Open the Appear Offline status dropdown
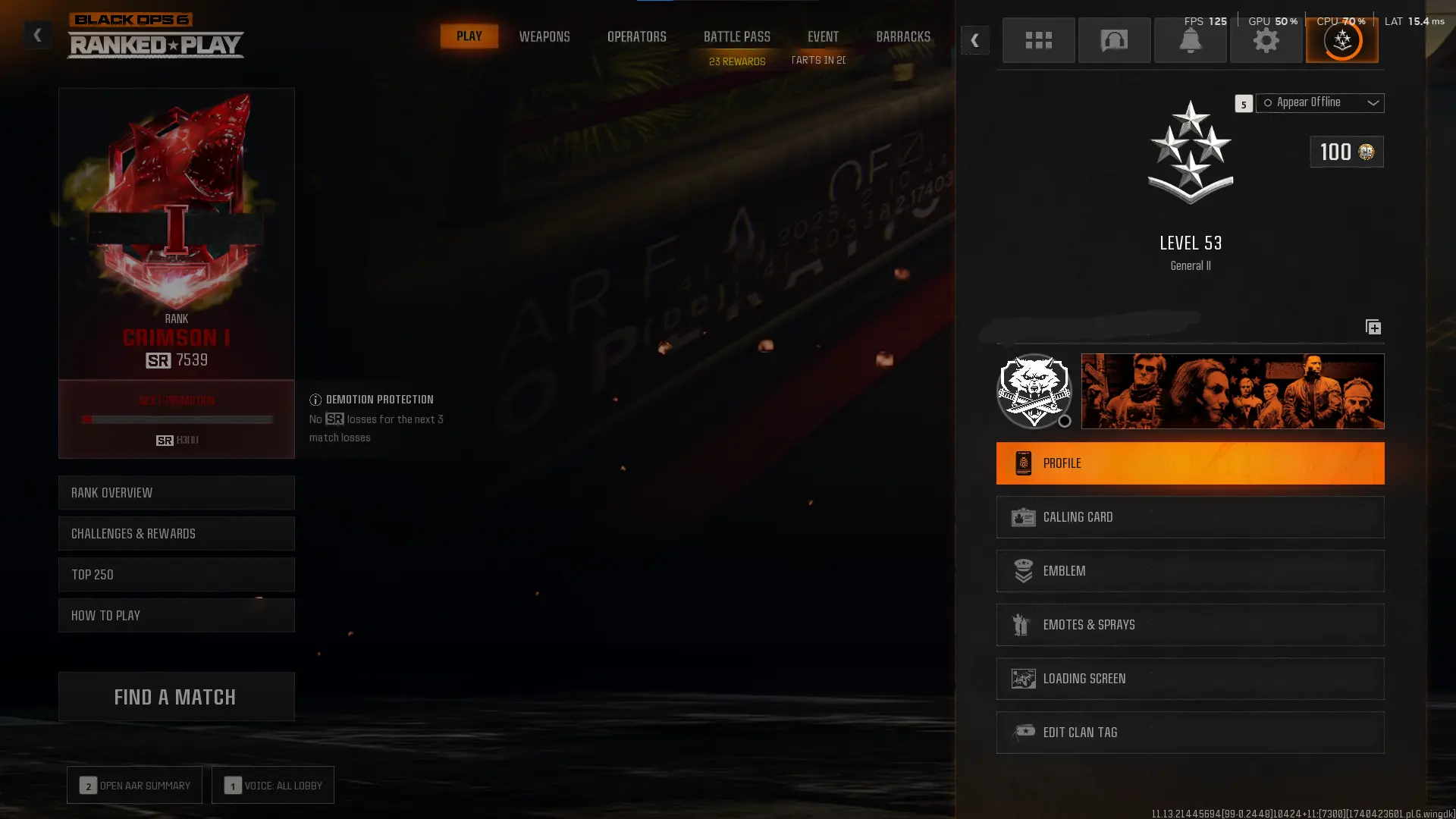Image resolution: width=1456 pixels, height=819 pixels. (x=1319, y=102)
